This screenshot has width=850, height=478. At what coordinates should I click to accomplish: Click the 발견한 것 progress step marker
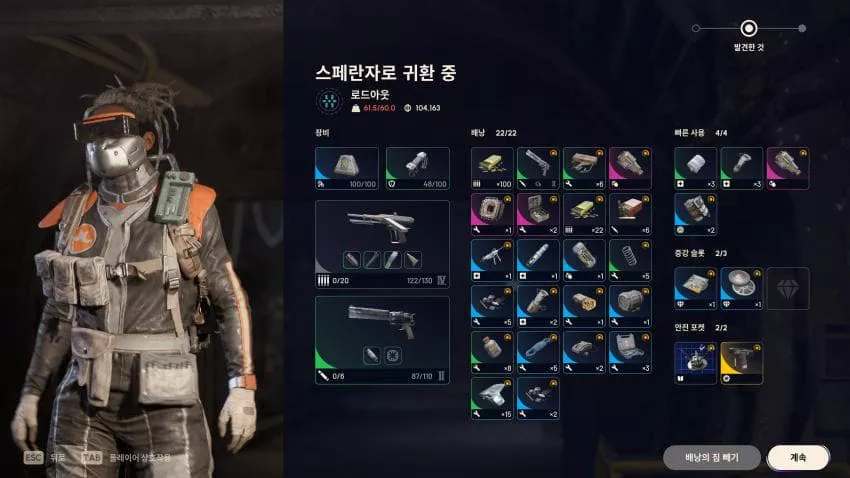749,28
